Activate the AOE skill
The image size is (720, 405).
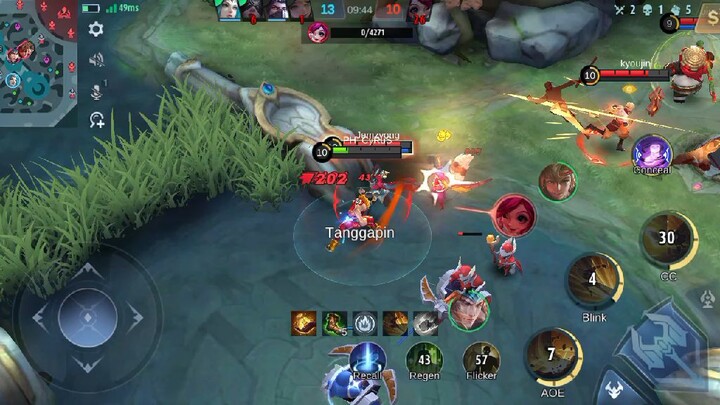(553, 357)
